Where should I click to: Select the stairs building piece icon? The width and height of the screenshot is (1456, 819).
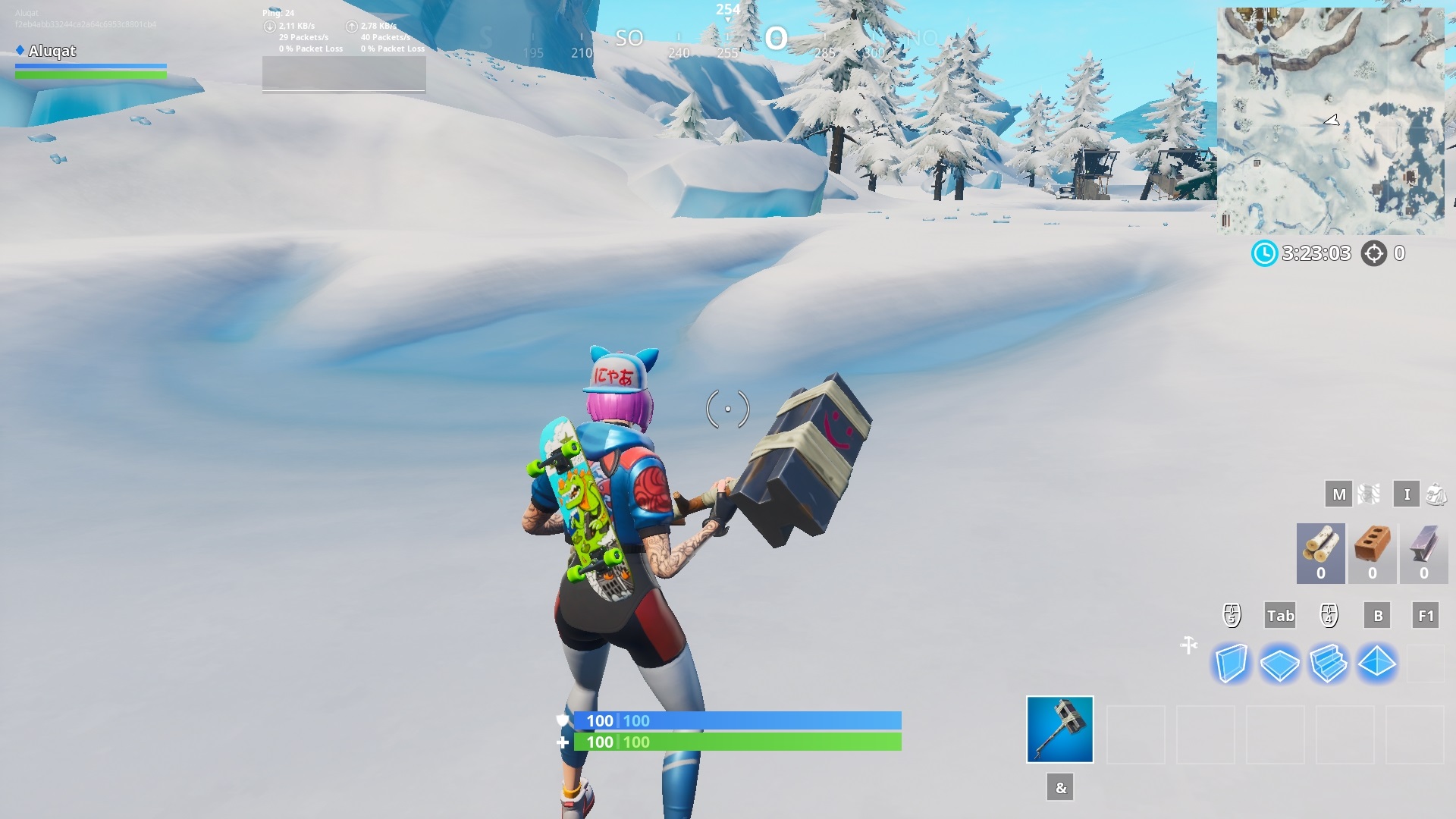click(1329, 664)
